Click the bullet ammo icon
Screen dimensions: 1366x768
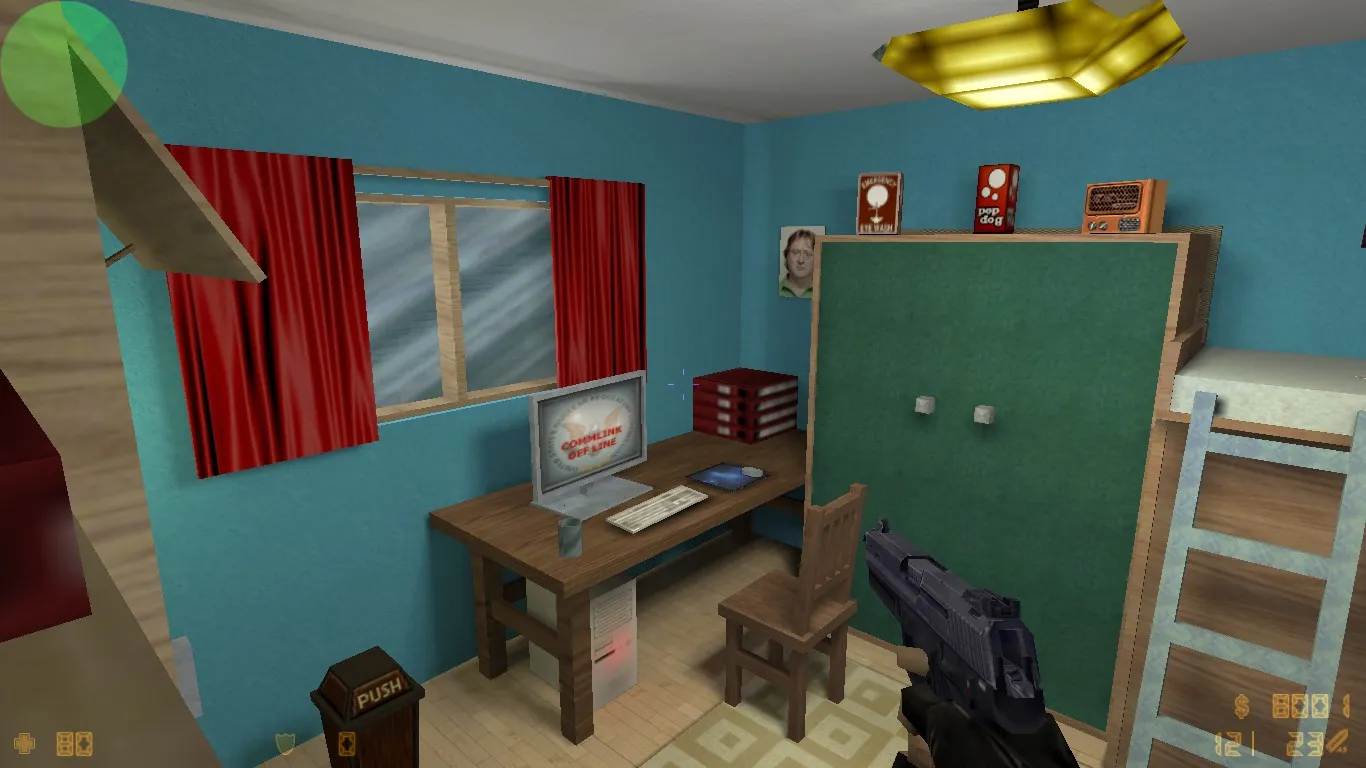(1335, 740)
